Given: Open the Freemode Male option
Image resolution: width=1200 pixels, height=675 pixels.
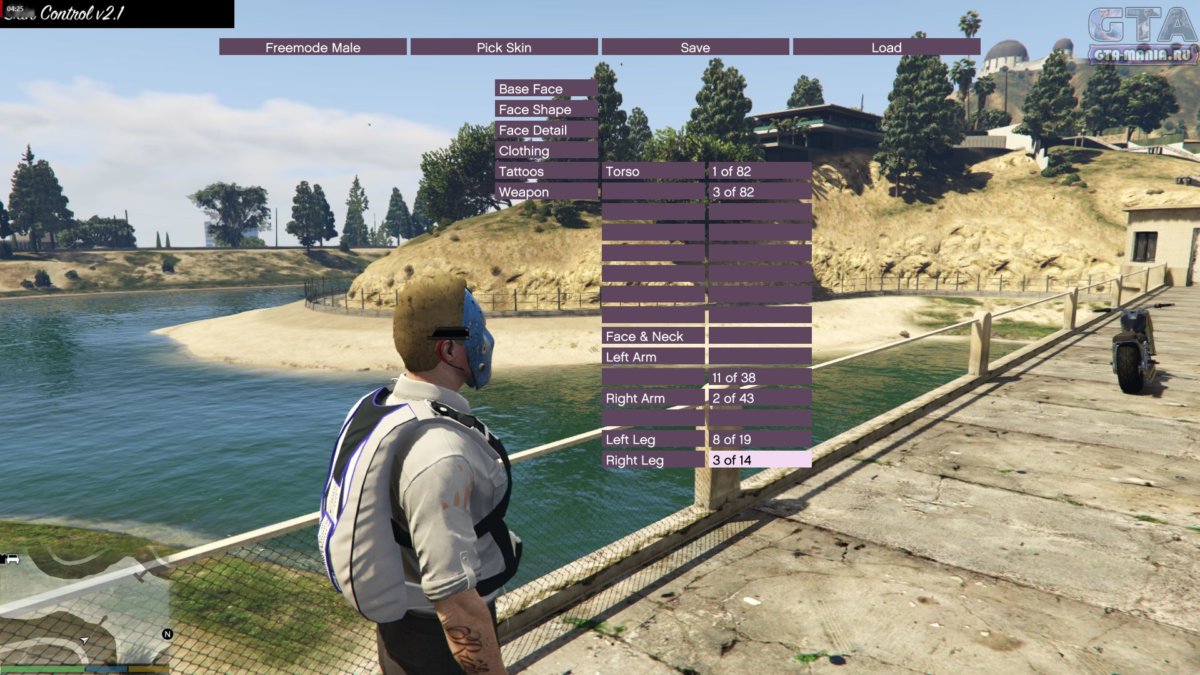Looking at the screenshot, I should (x=313, y=47).
